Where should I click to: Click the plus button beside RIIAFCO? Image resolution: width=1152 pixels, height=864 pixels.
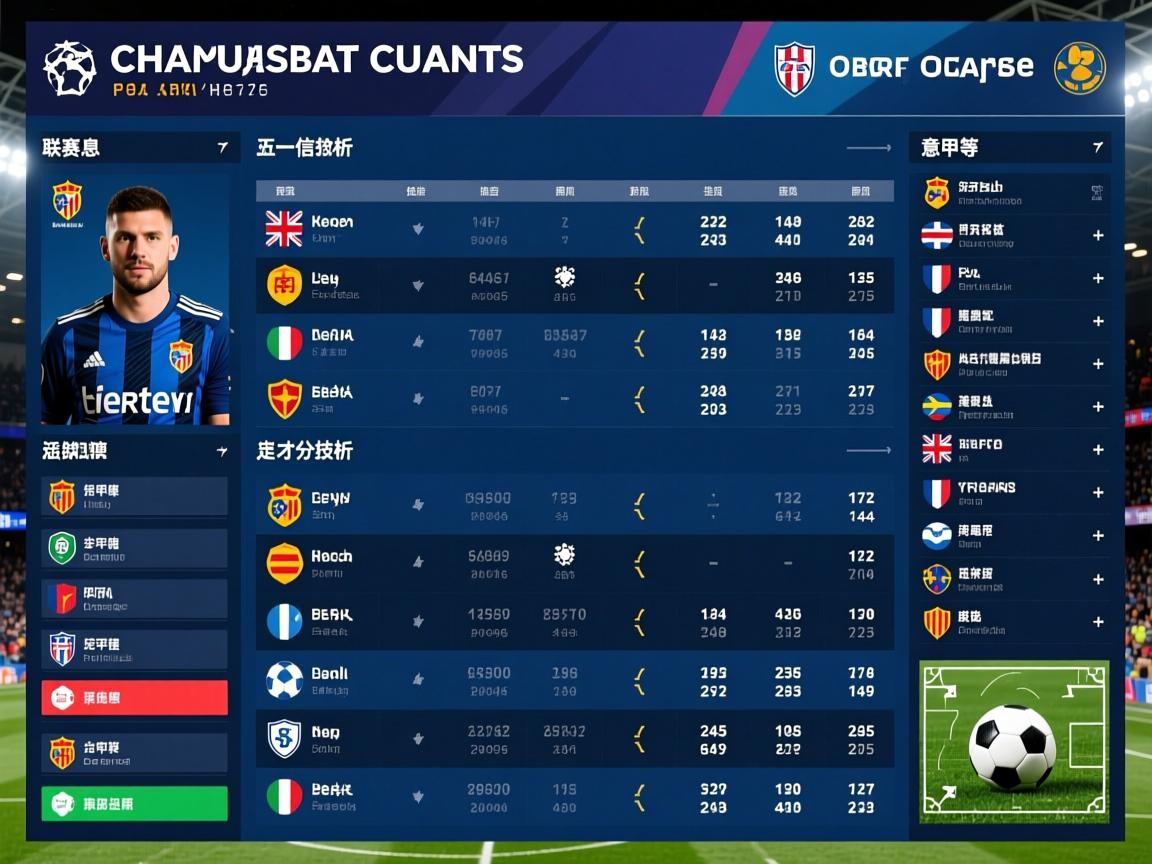tap(1098, 450)
